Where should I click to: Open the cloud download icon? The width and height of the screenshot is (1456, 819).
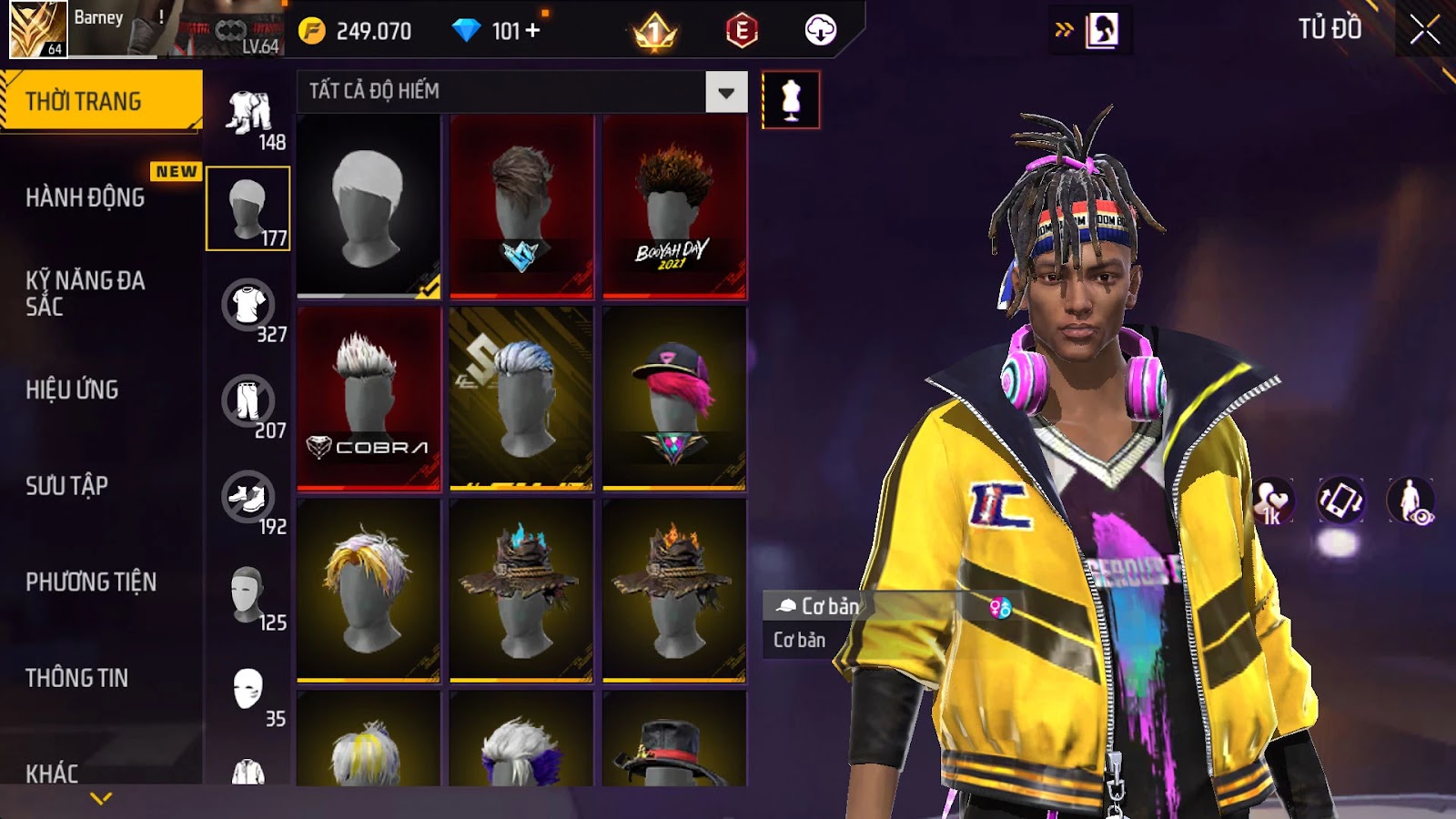point(820,31)
